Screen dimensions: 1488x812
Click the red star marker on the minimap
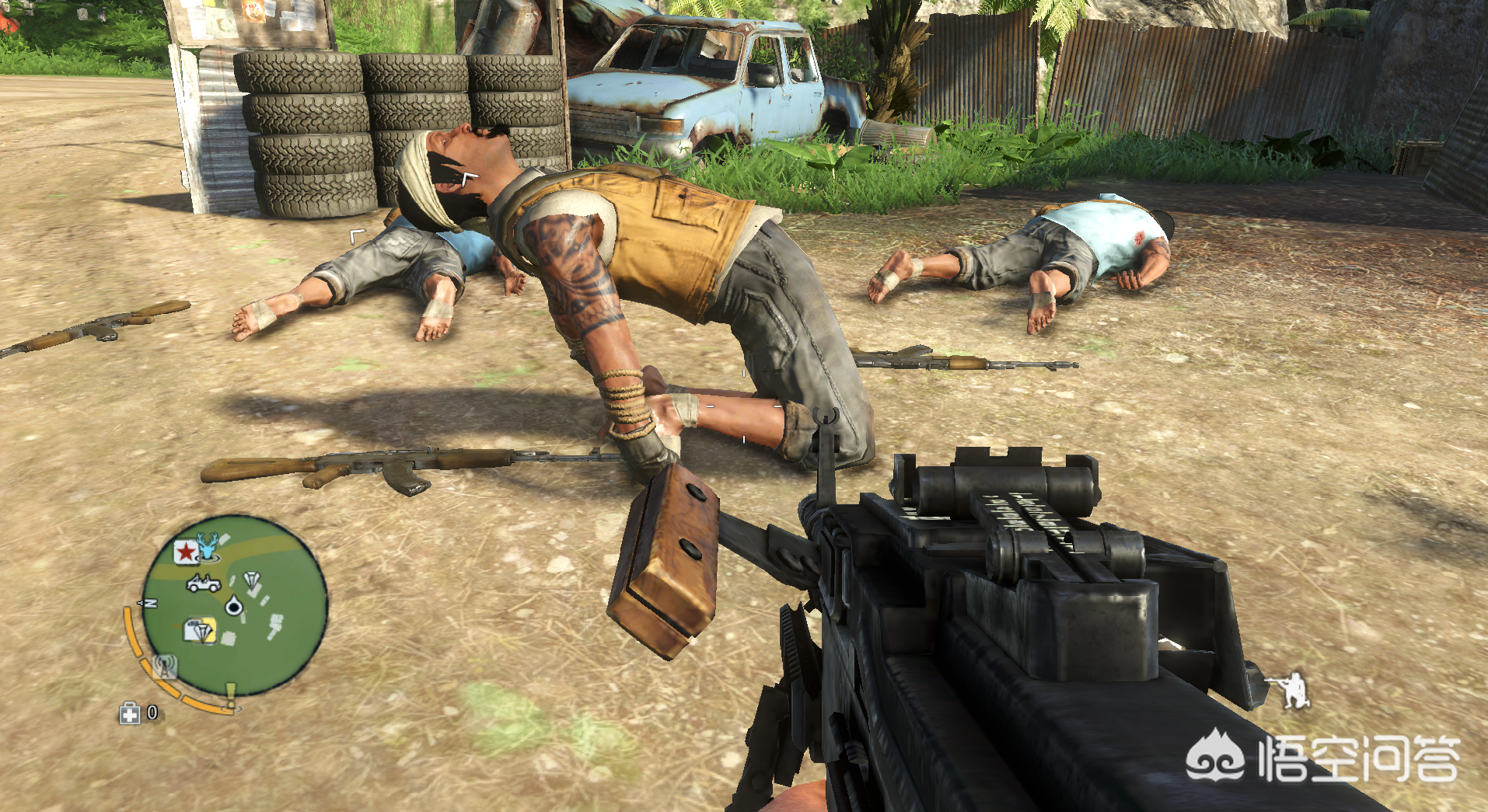[x=185, y=552]
